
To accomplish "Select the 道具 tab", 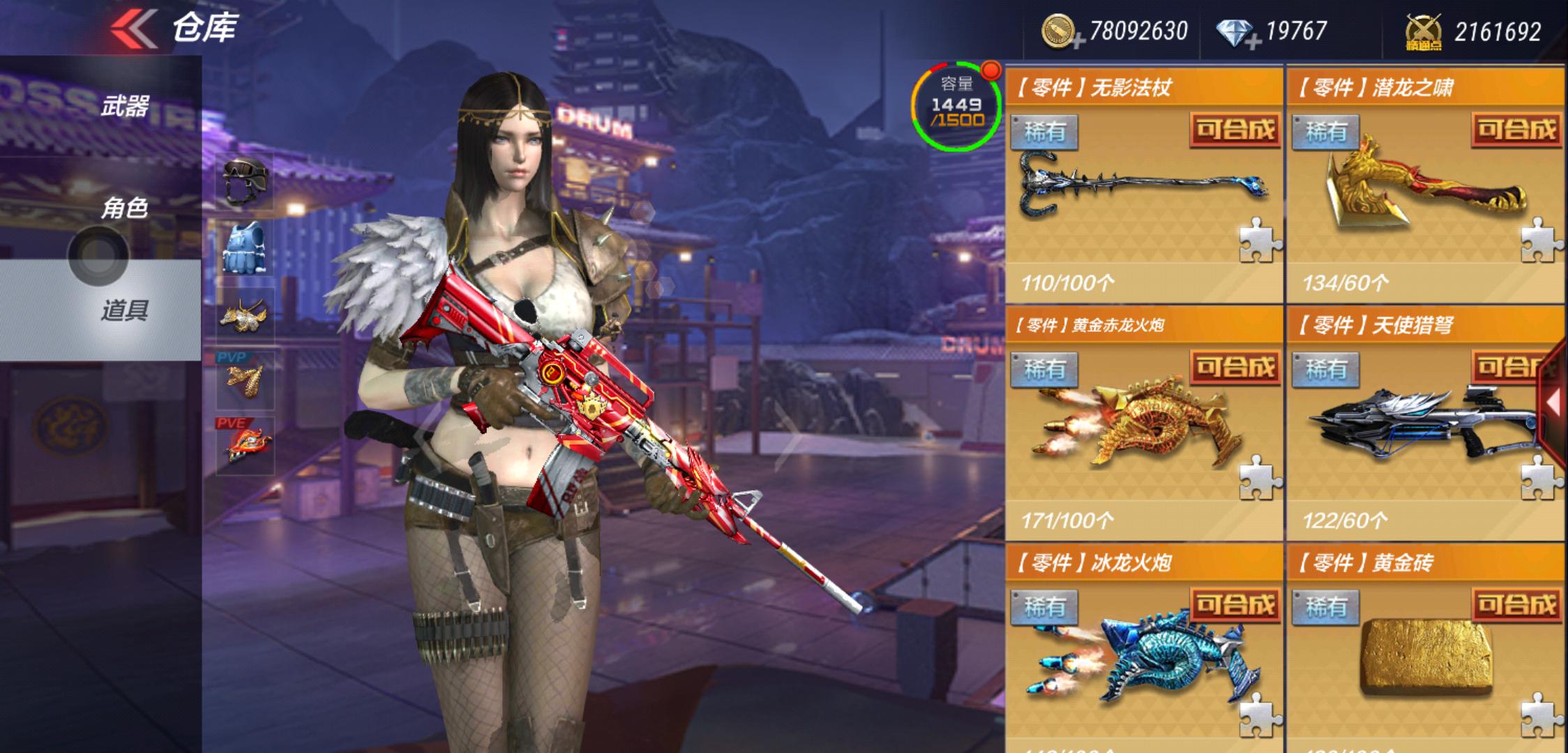I will (124, 310).
